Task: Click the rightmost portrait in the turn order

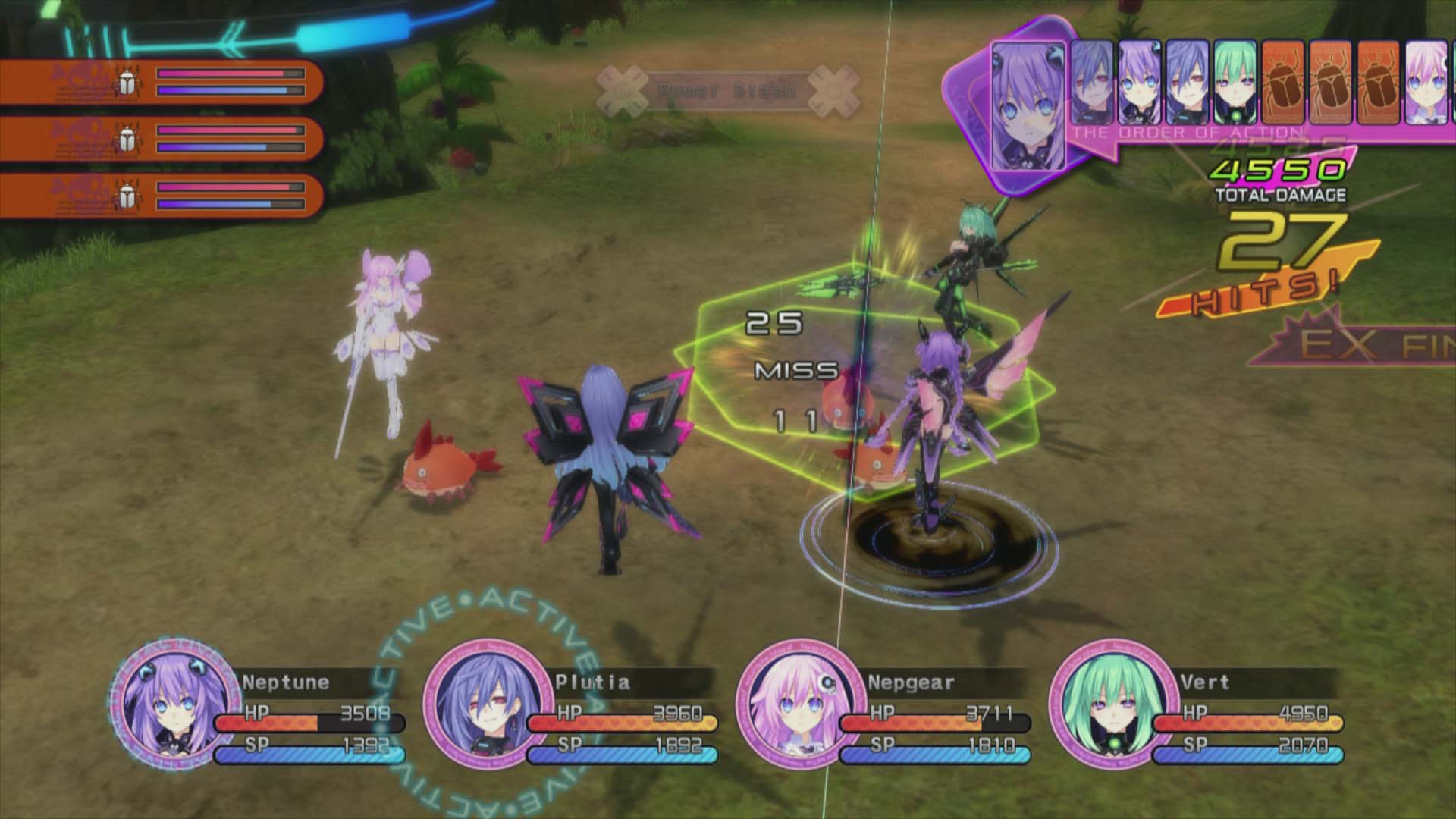Action: pos(1426,82)
